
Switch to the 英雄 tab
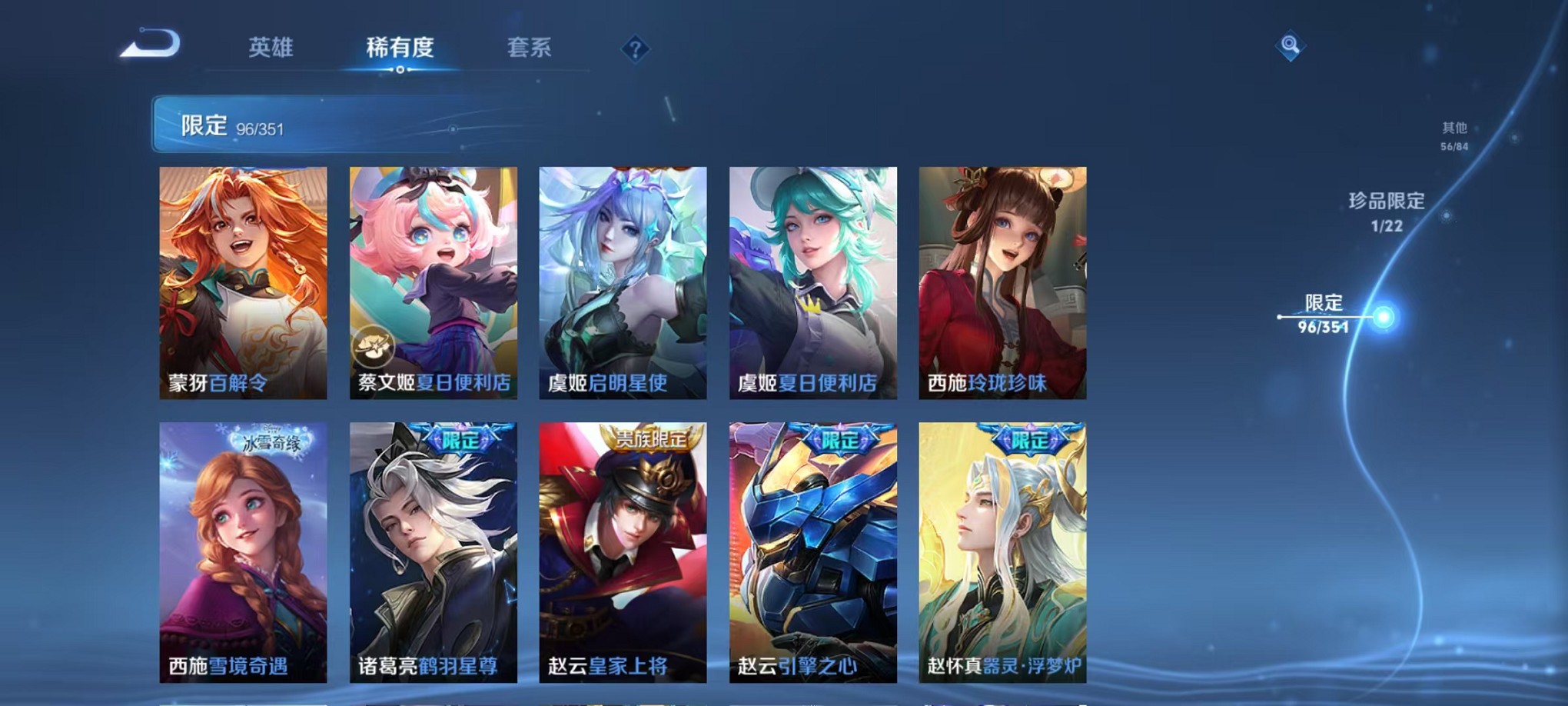[x=271, y=48]
